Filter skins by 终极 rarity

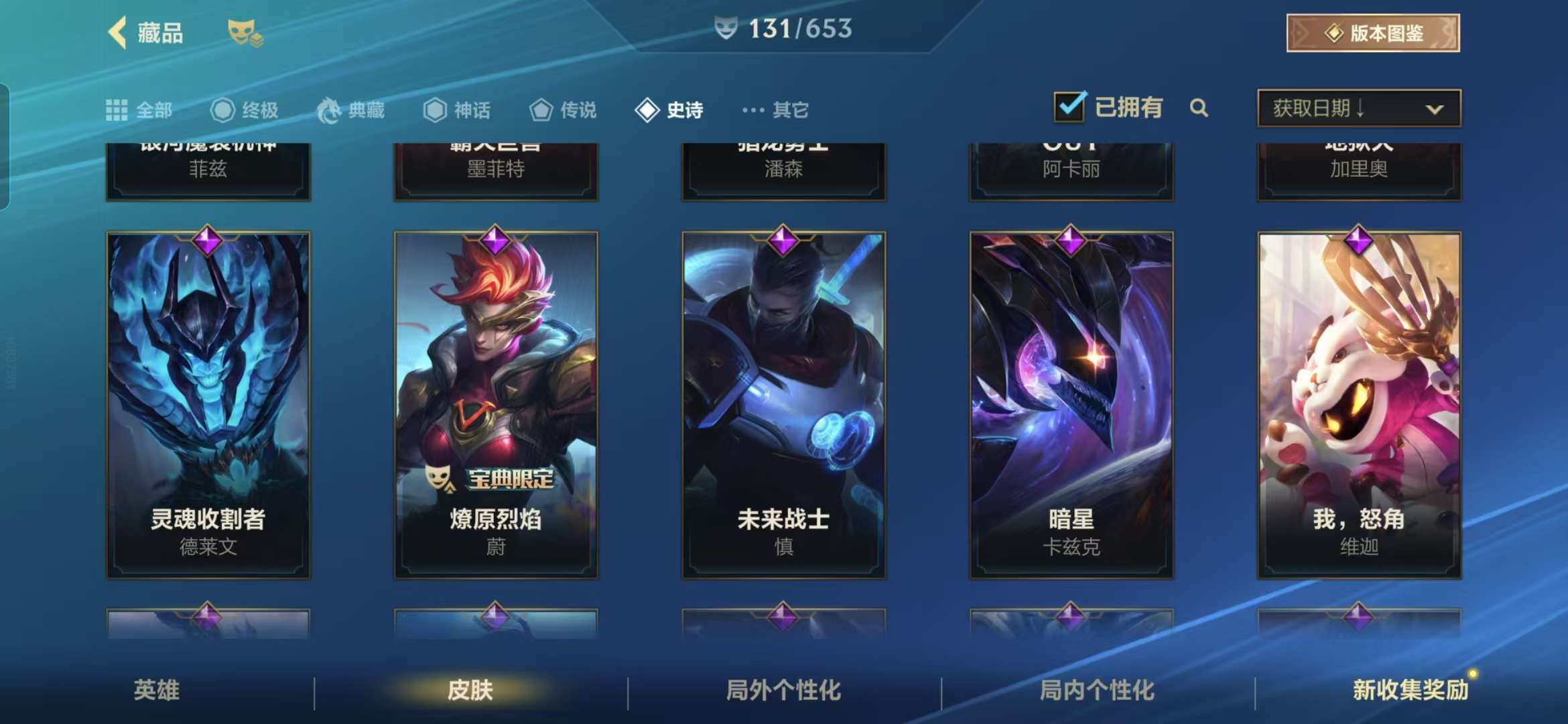pos(245,110)
